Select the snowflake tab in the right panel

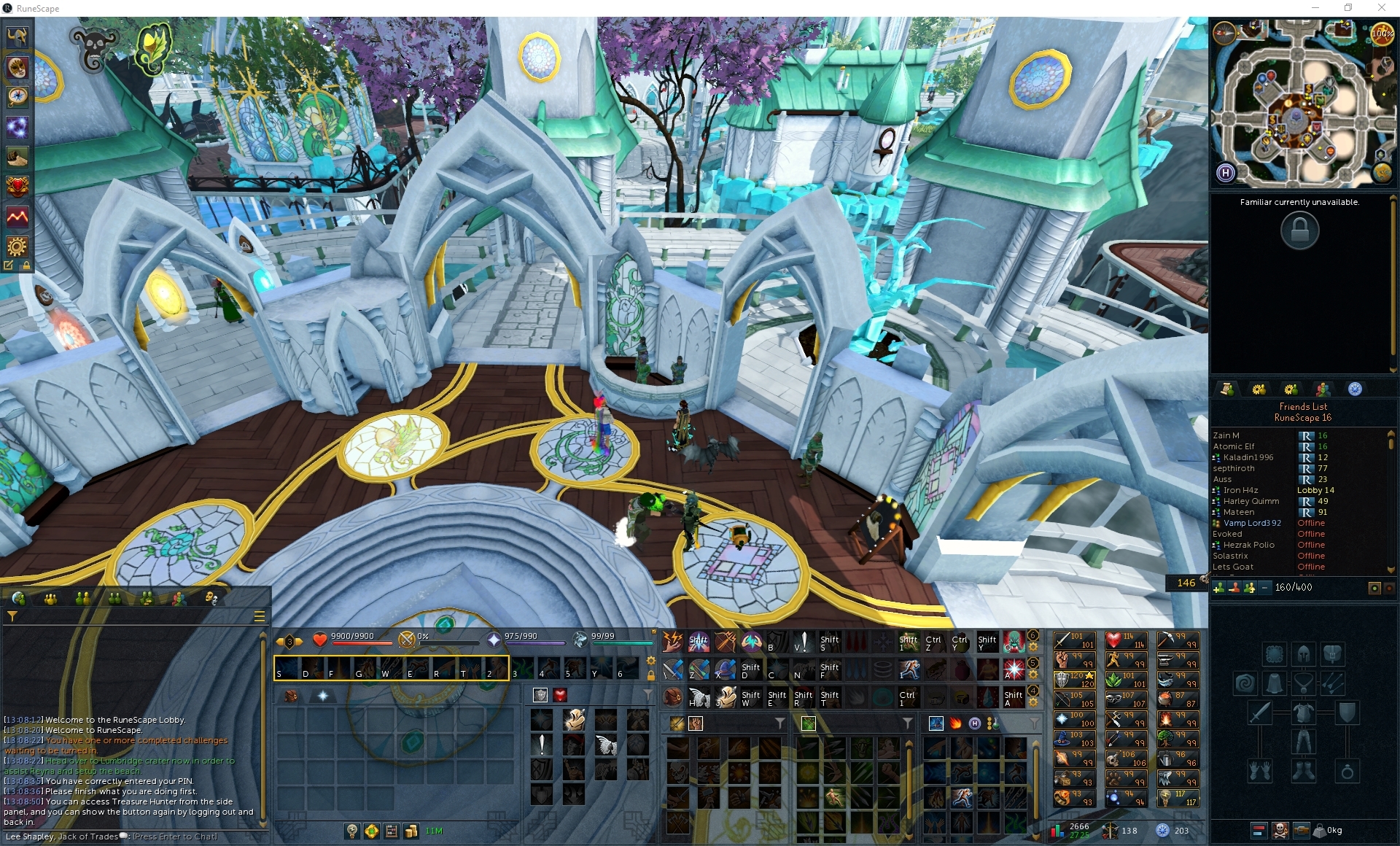click(1355, 389)
